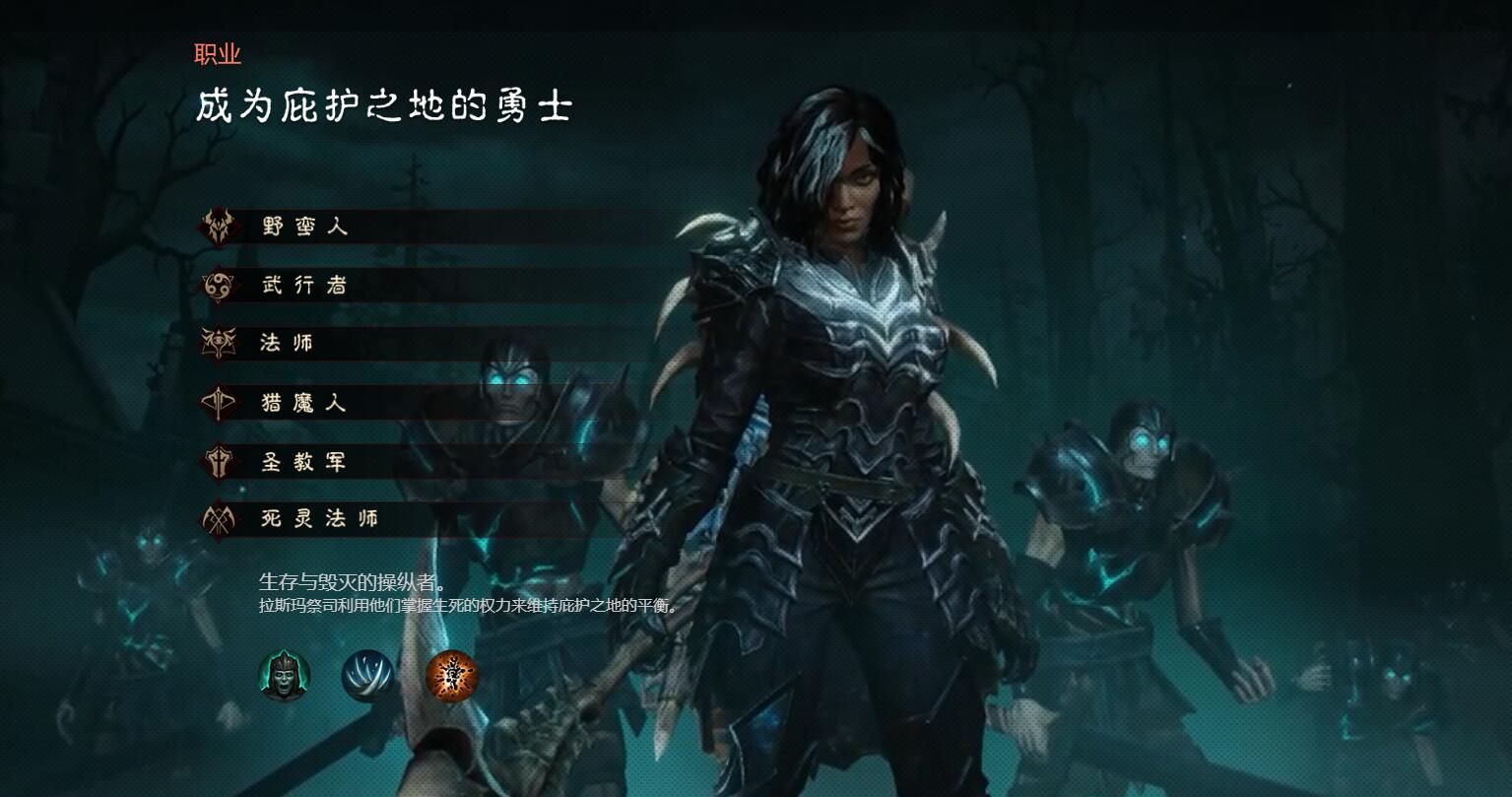Open the 职业 section header
This screenshot has height=797, width=1512.
point(218,55)
